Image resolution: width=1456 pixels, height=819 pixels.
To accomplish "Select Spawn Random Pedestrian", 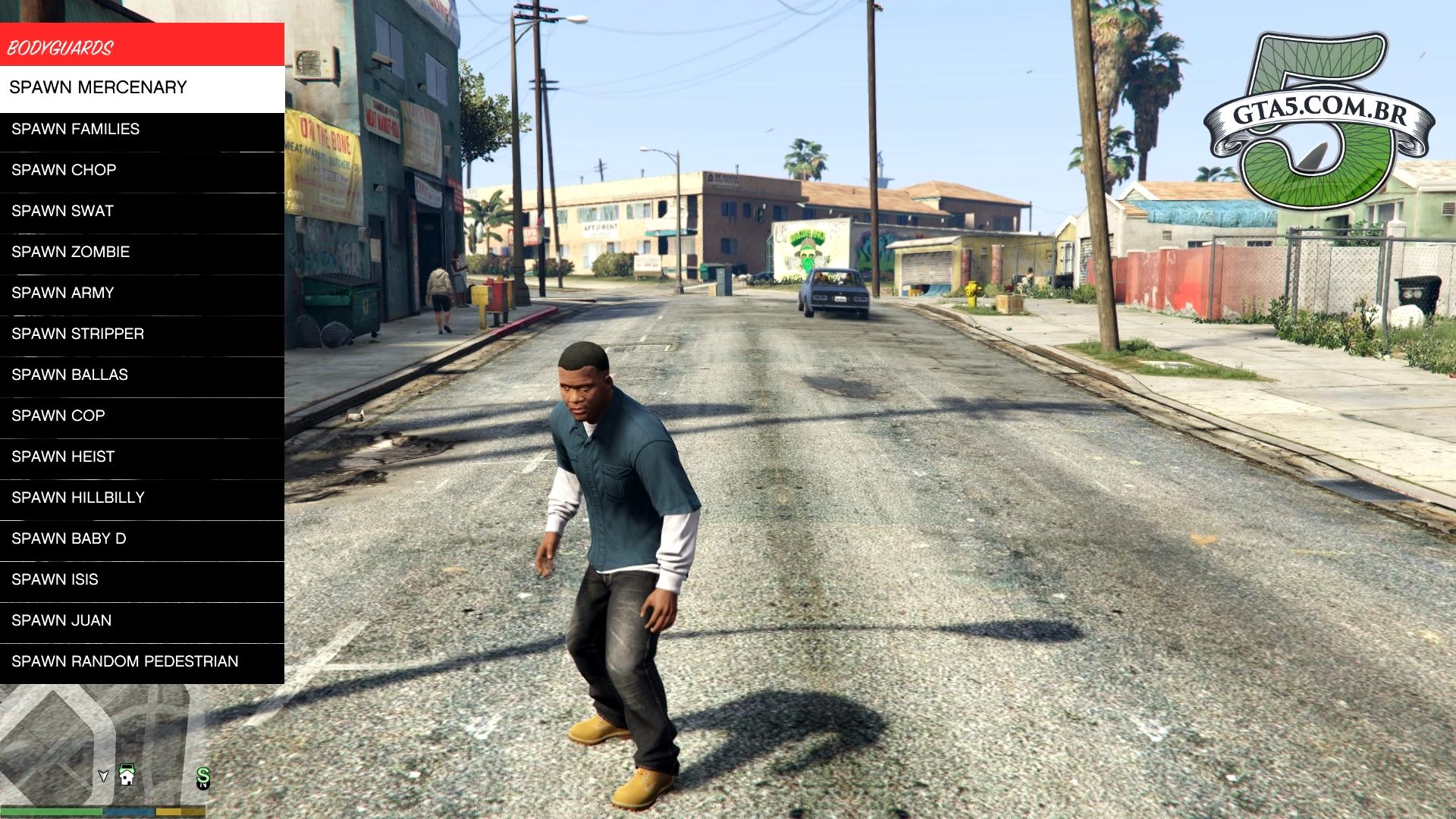I will (x=142, y=661).
